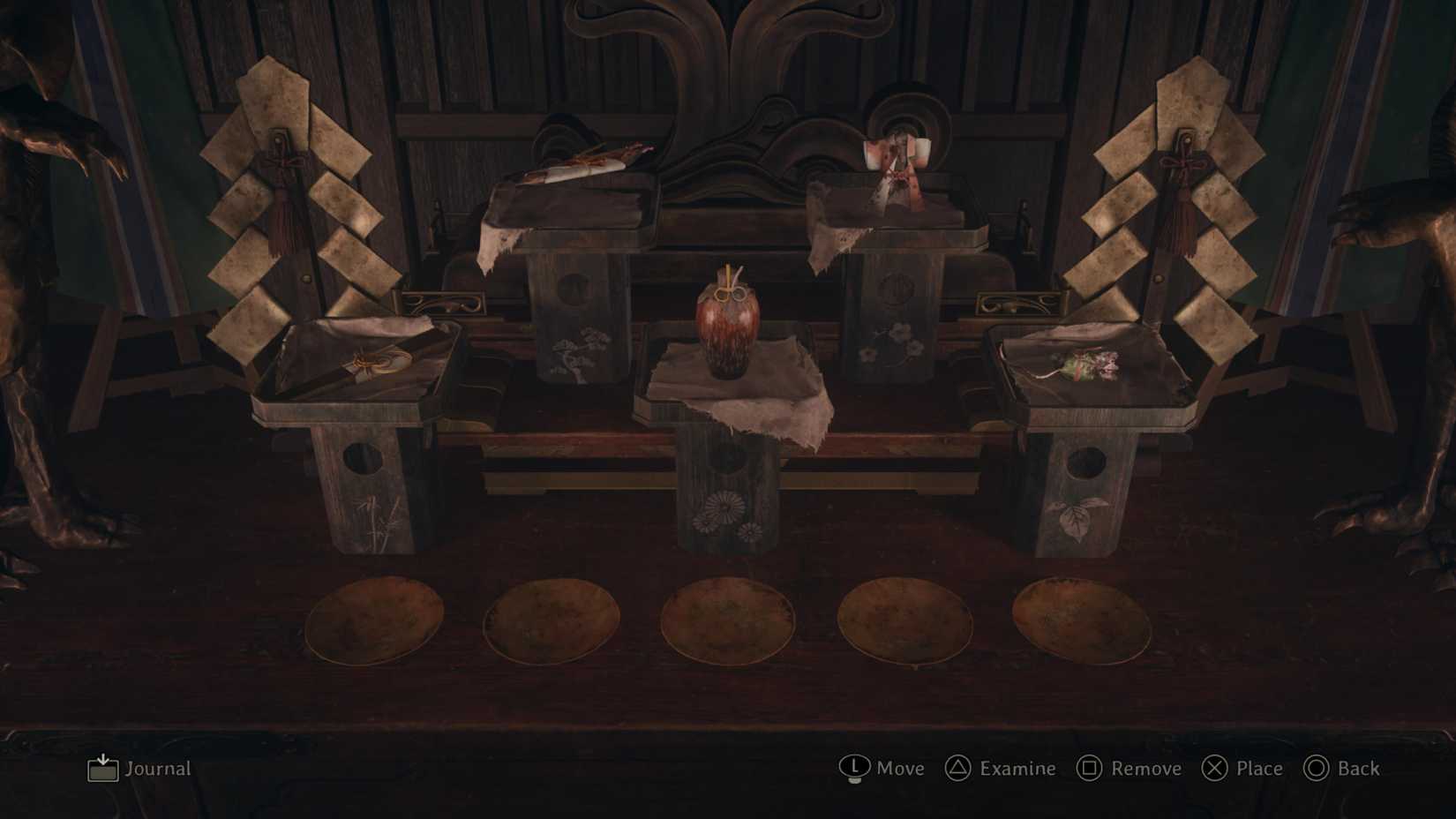Click the circle Back button icon
The height and width of the screenshot is (819, 1456).
click(x=1318, y=769)
